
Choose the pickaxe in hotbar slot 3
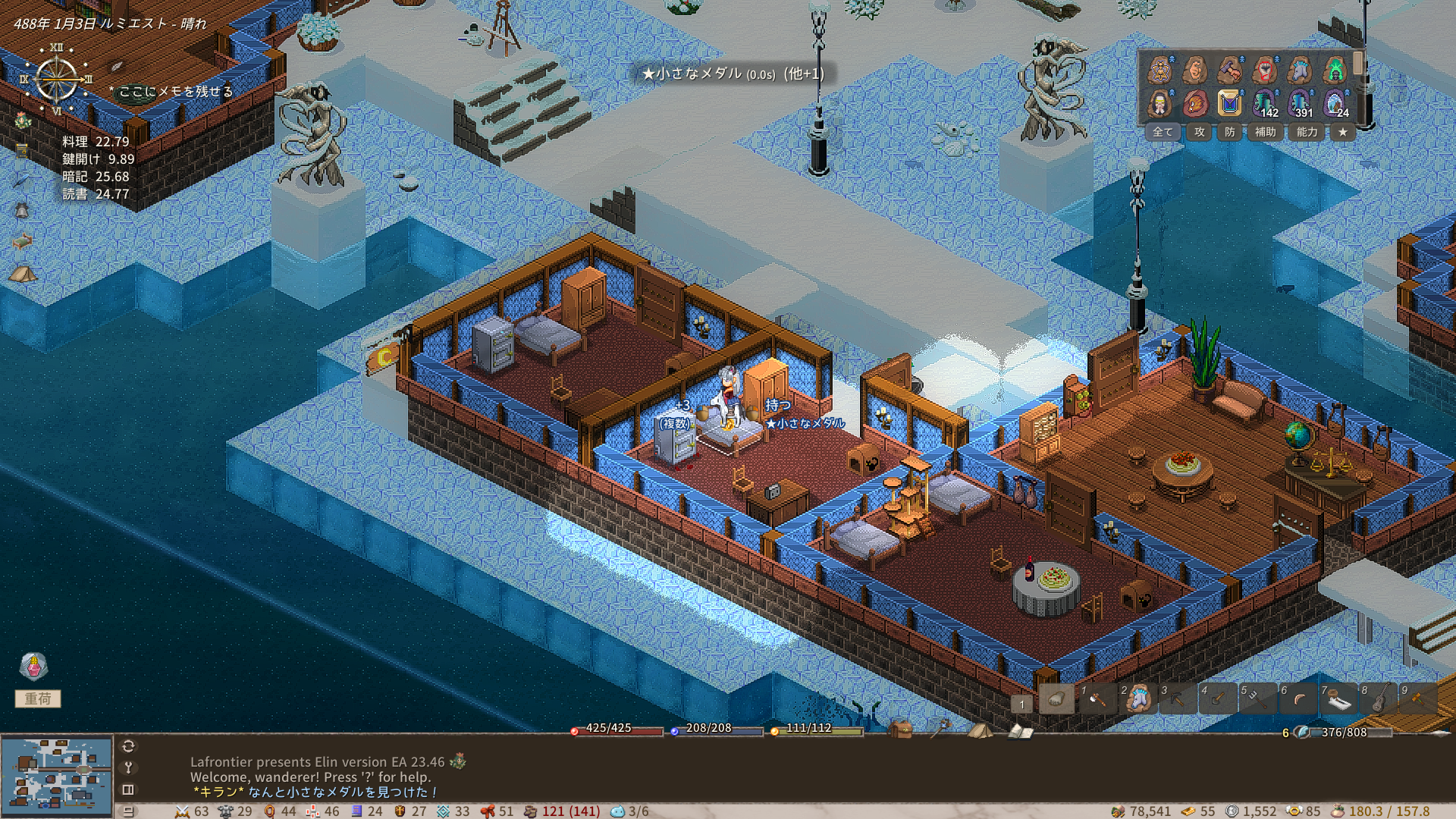pyautogui.click(x=1178, y=699)
